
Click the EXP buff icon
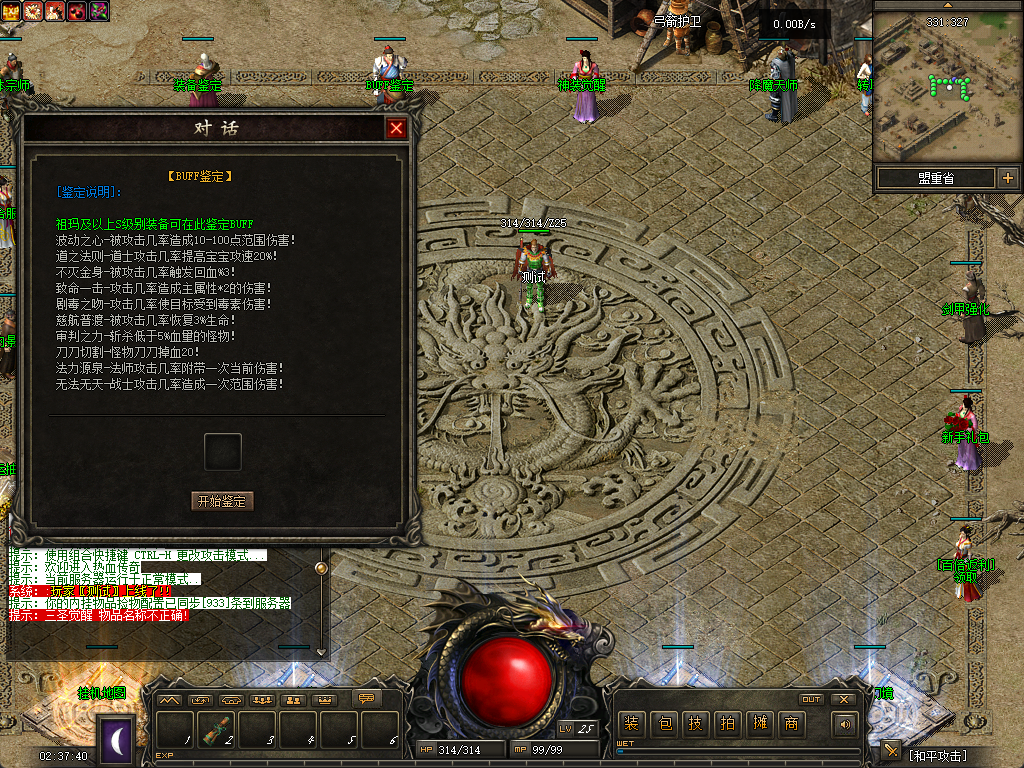coord(12,11)
